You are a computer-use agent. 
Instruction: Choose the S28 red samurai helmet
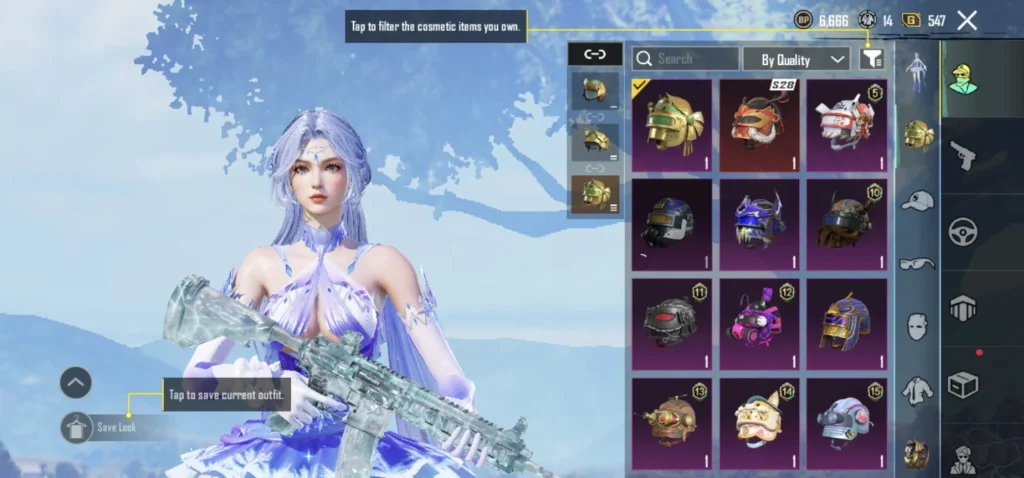pos(759,125)
